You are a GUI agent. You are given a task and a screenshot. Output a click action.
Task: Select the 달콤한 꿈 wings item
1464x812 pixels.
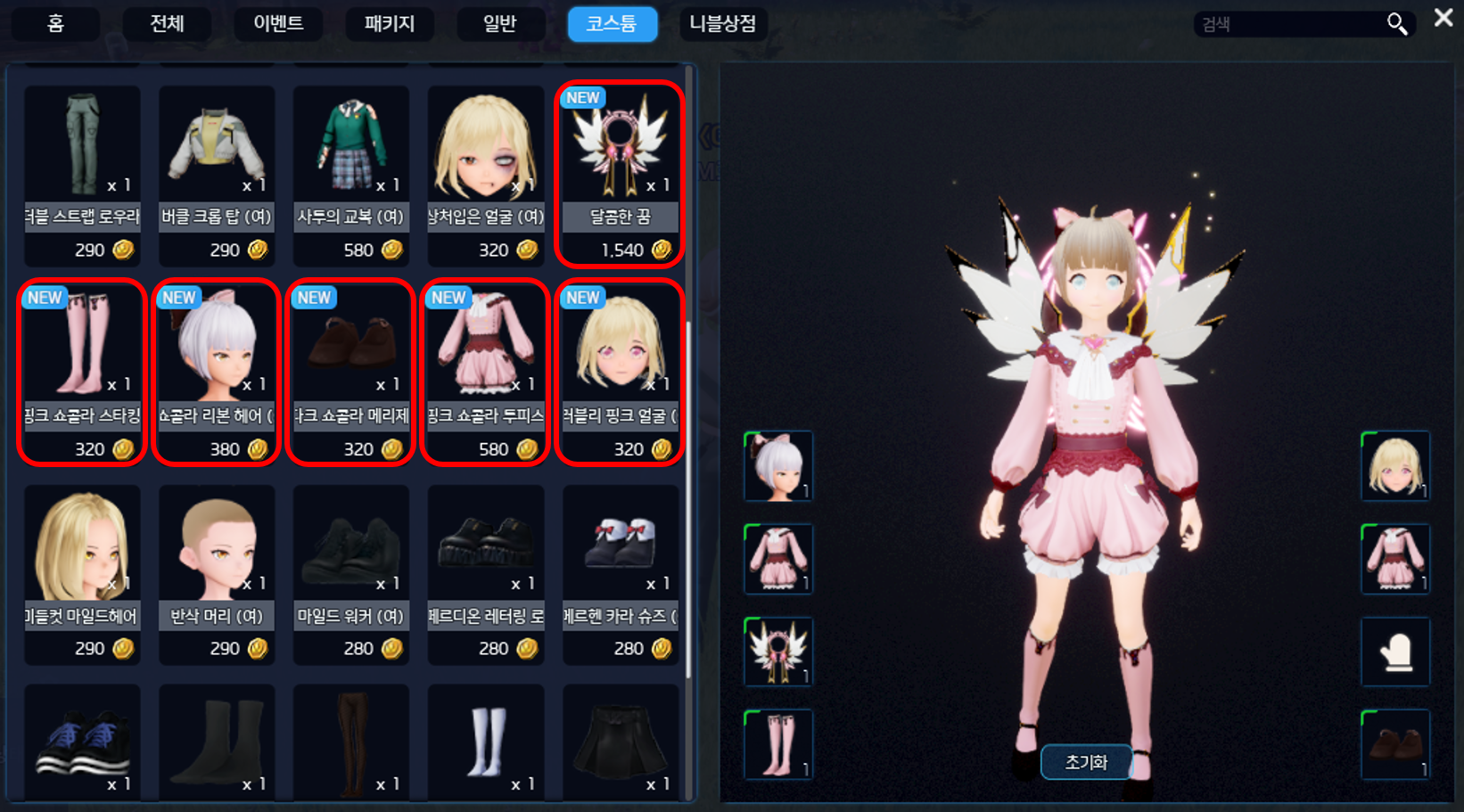pos(620,174)
